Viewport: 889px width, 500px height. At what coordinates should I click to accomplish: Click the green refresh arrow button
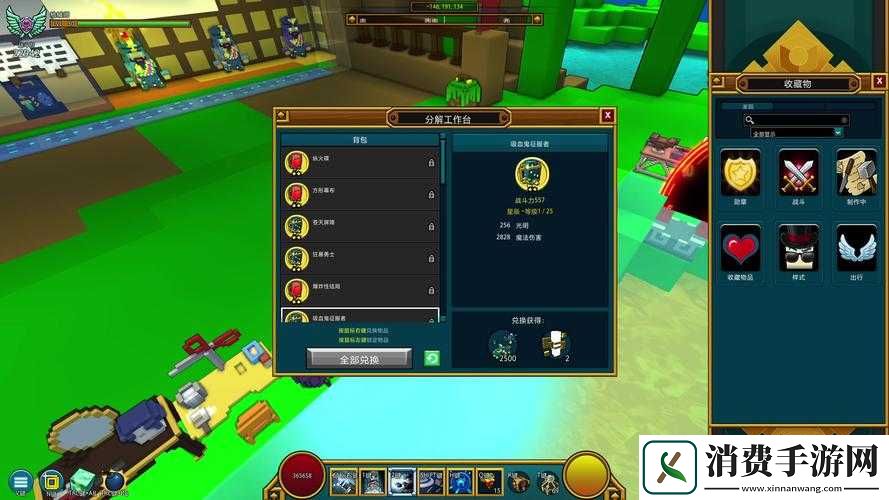click(432, 358)
